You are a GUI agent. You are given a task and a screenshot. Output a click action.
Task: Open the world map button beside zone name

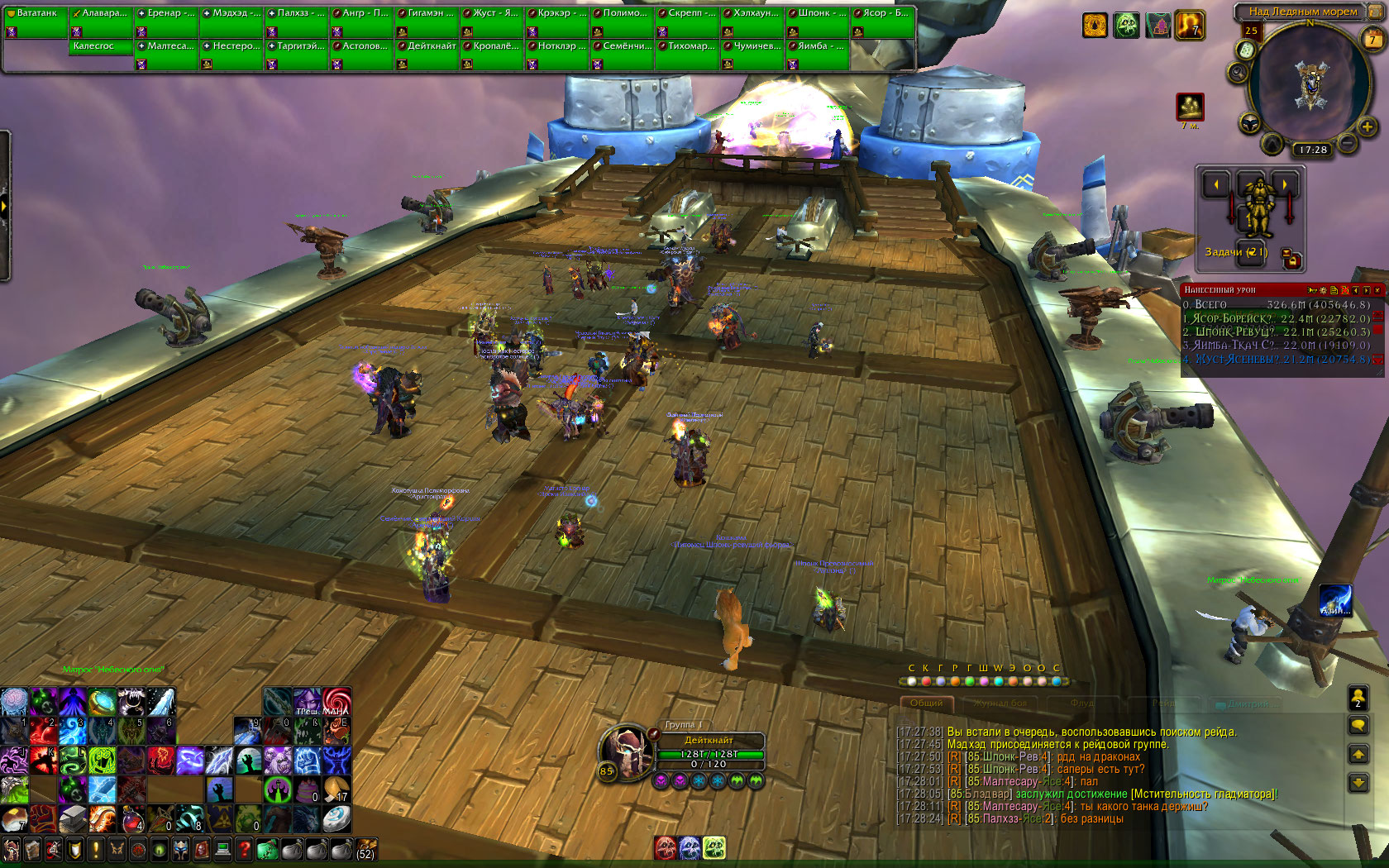point(1372,12)
